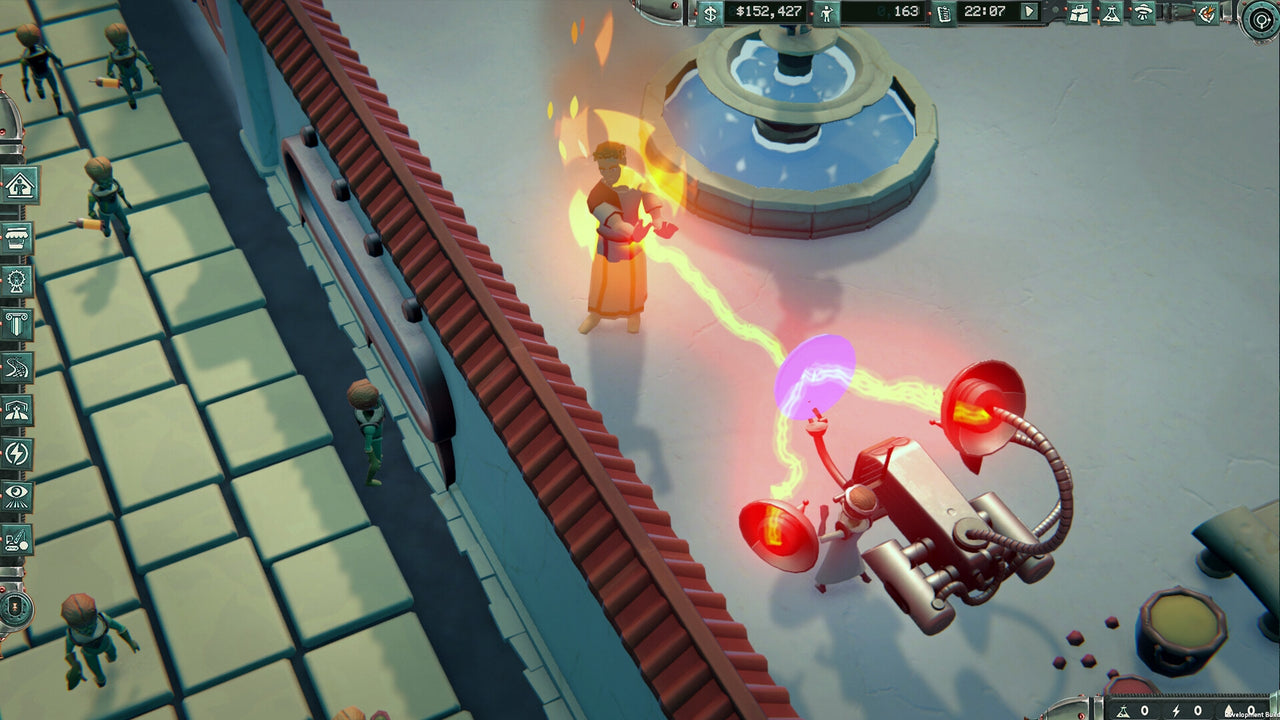
Task: Toggle game speed with the play button
Action: point(1029,14)
